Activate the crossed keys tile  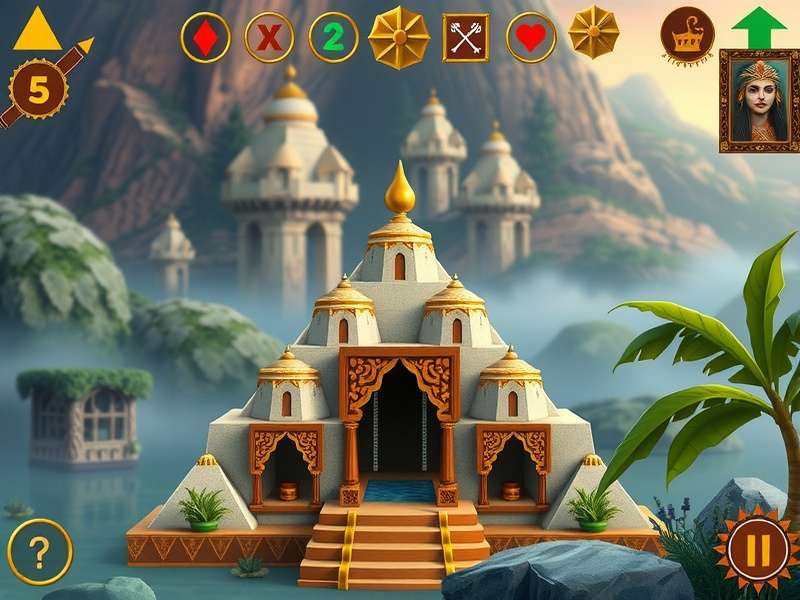465,38
